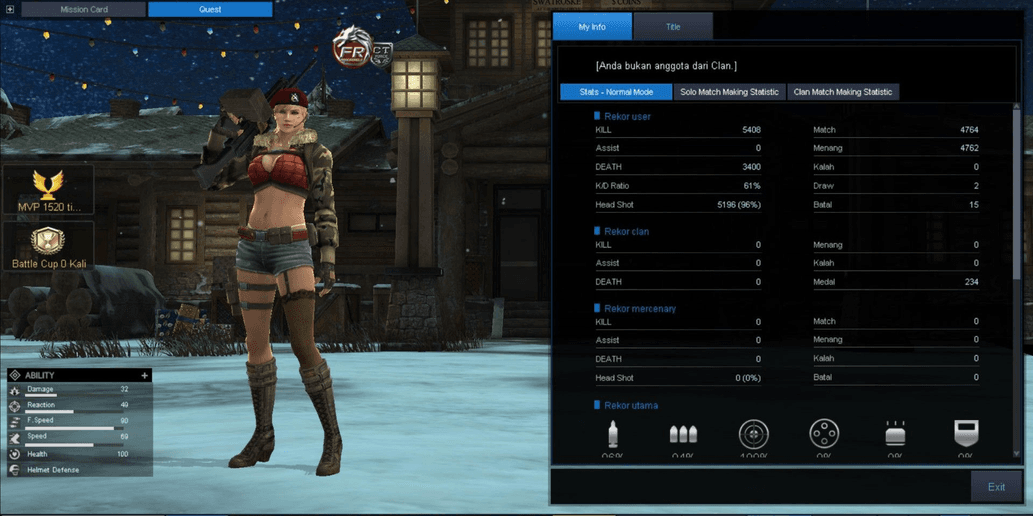Switch to the Mission Card tab
Screen dimensions: 1033x516
[x=84, y=9]
